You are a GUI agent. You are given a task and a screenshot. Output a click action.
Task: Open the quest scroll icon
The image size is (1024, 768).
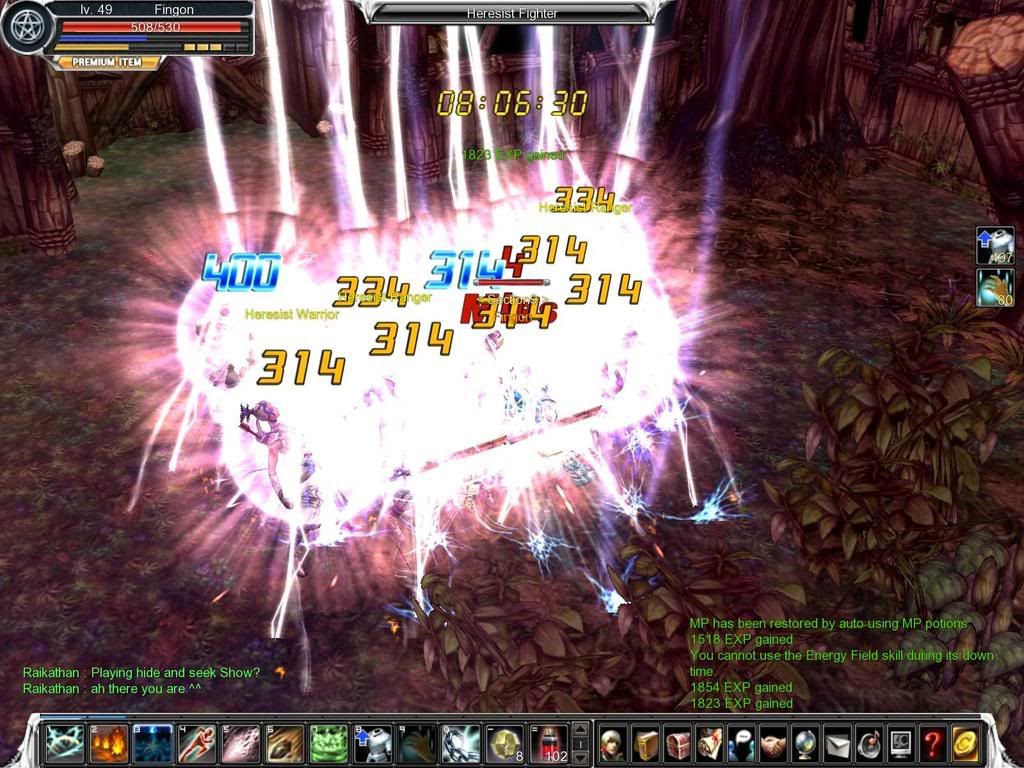[x=710, y=743]
